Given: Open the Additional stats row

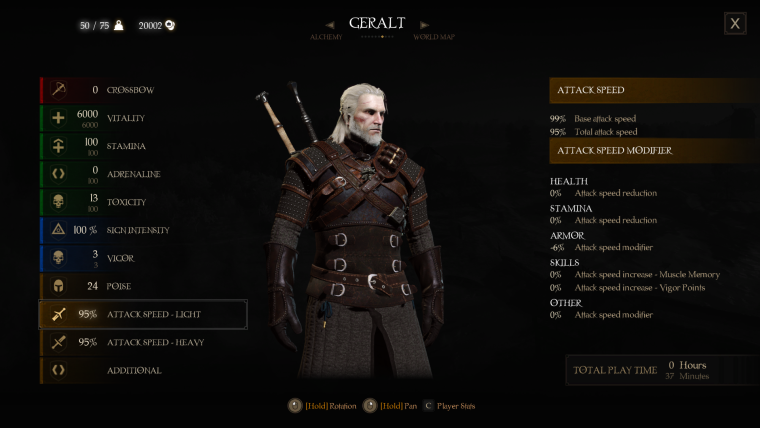Looking at the screenshot, I should [142, 370].
